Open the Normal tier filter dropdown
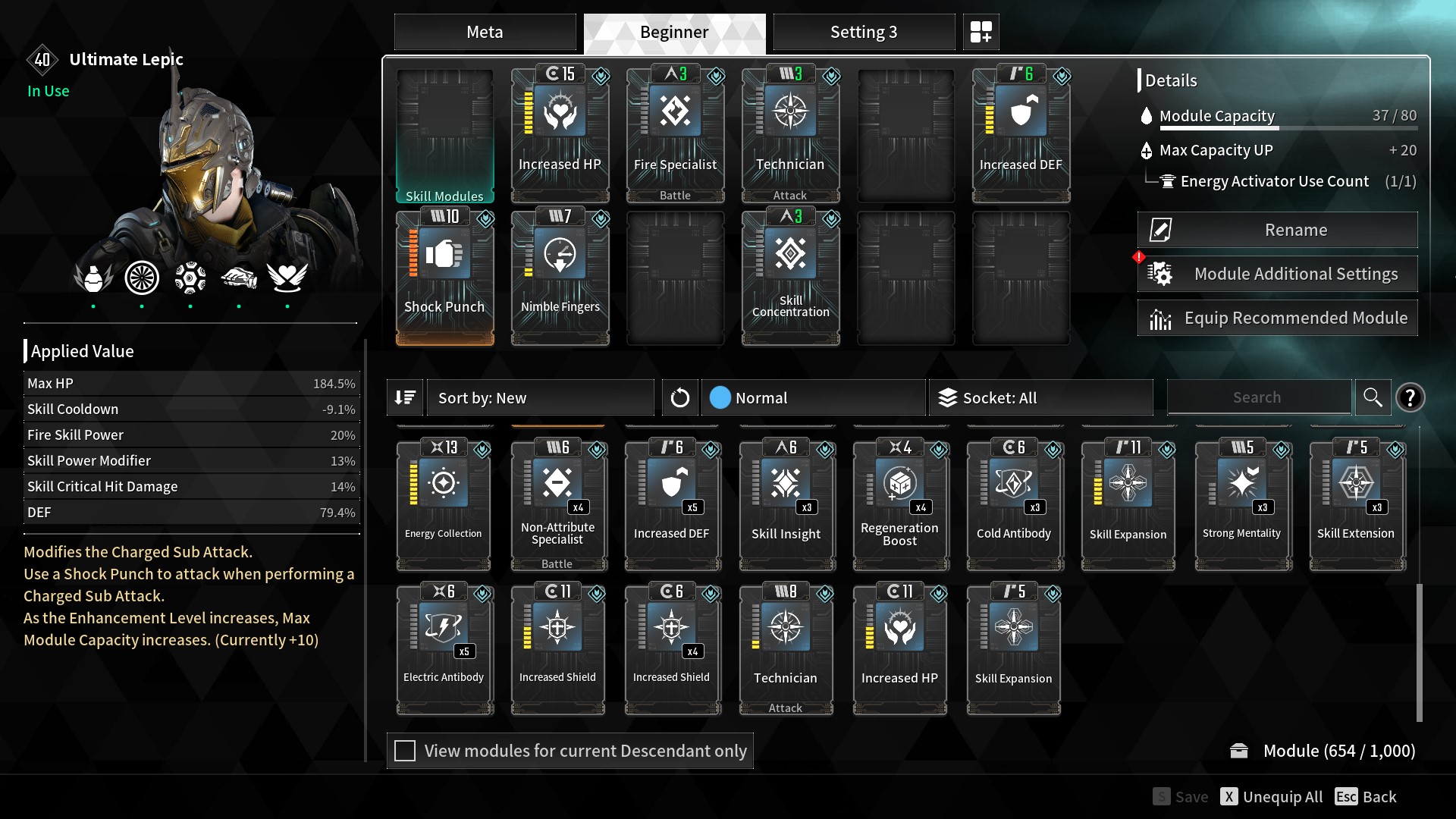This screenshot has height=819, width=1456. (813, 397)
